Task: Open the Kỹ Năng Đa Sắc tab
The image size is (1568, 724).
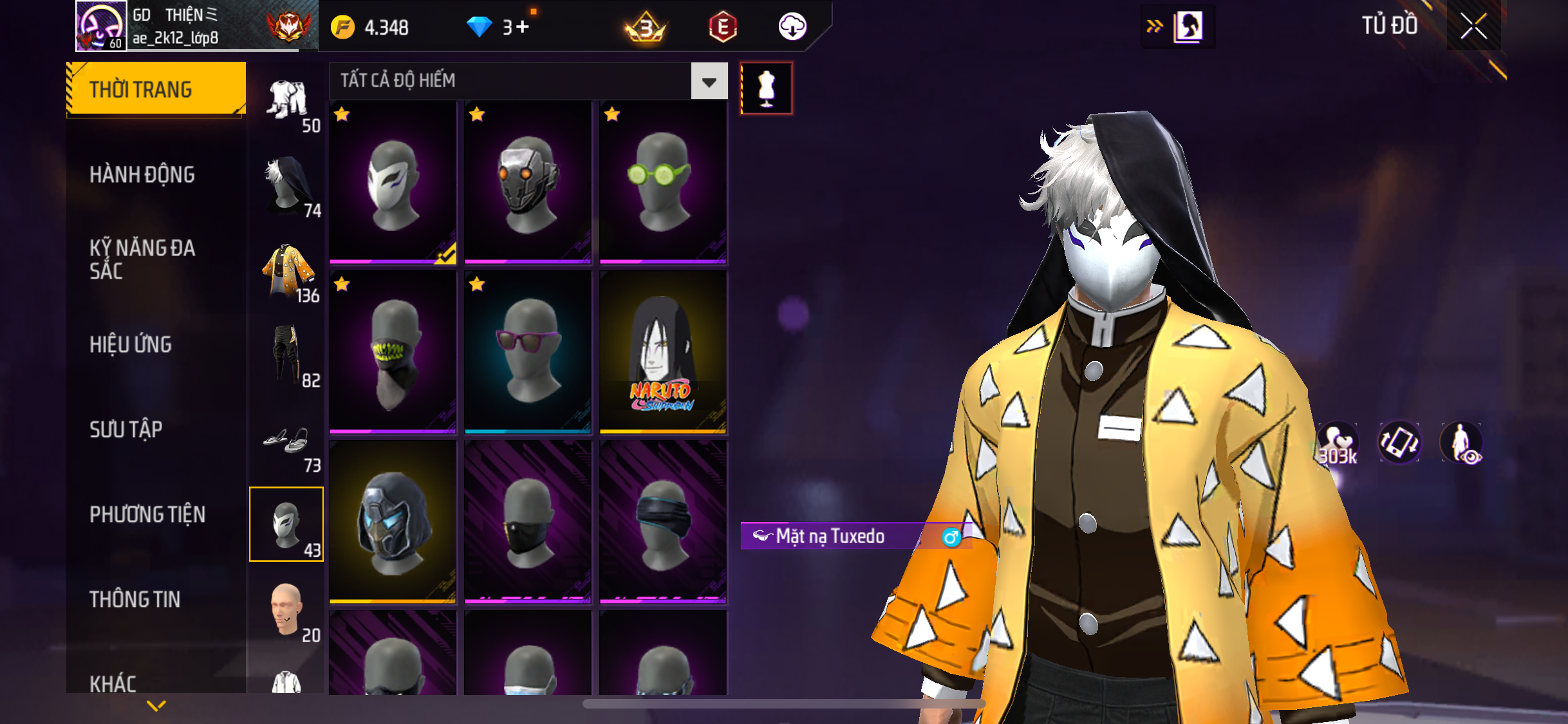Action: click(142, 259)
